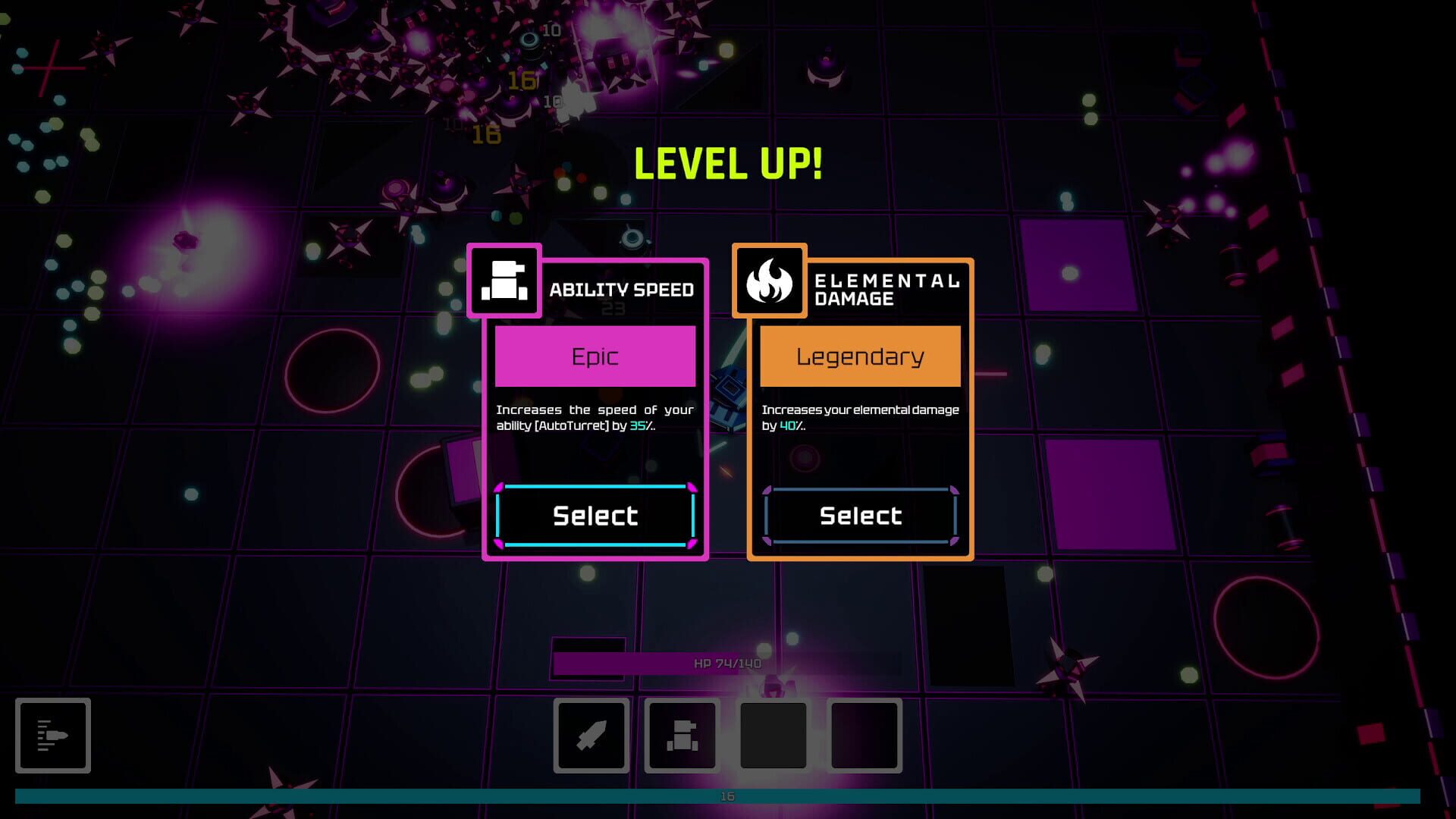Click the Elemental Damage description text

[860, 417]
